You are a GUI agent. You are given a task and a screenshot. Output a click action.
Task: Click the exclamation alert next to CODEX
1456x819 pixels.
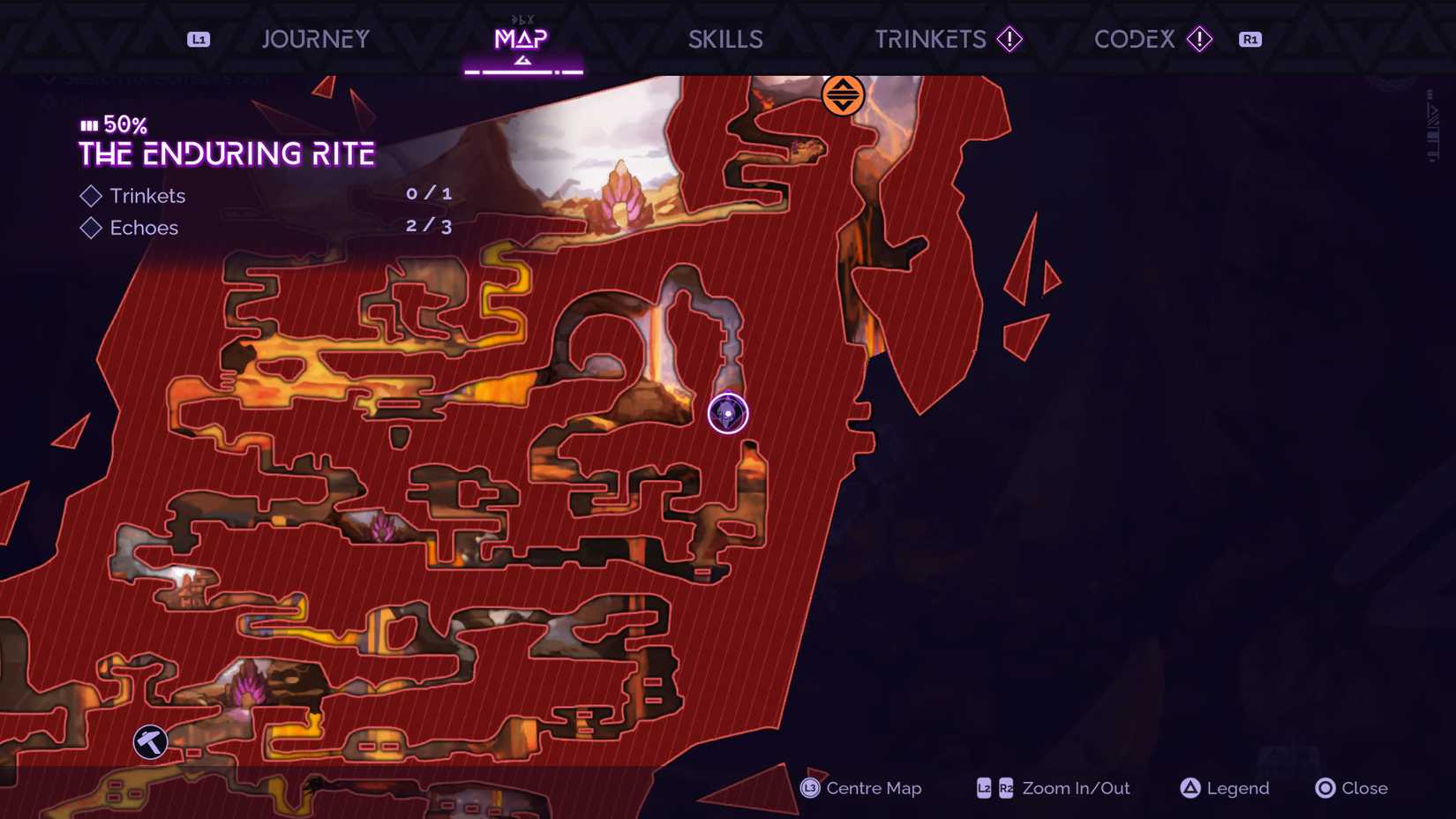pos(1198,39)
